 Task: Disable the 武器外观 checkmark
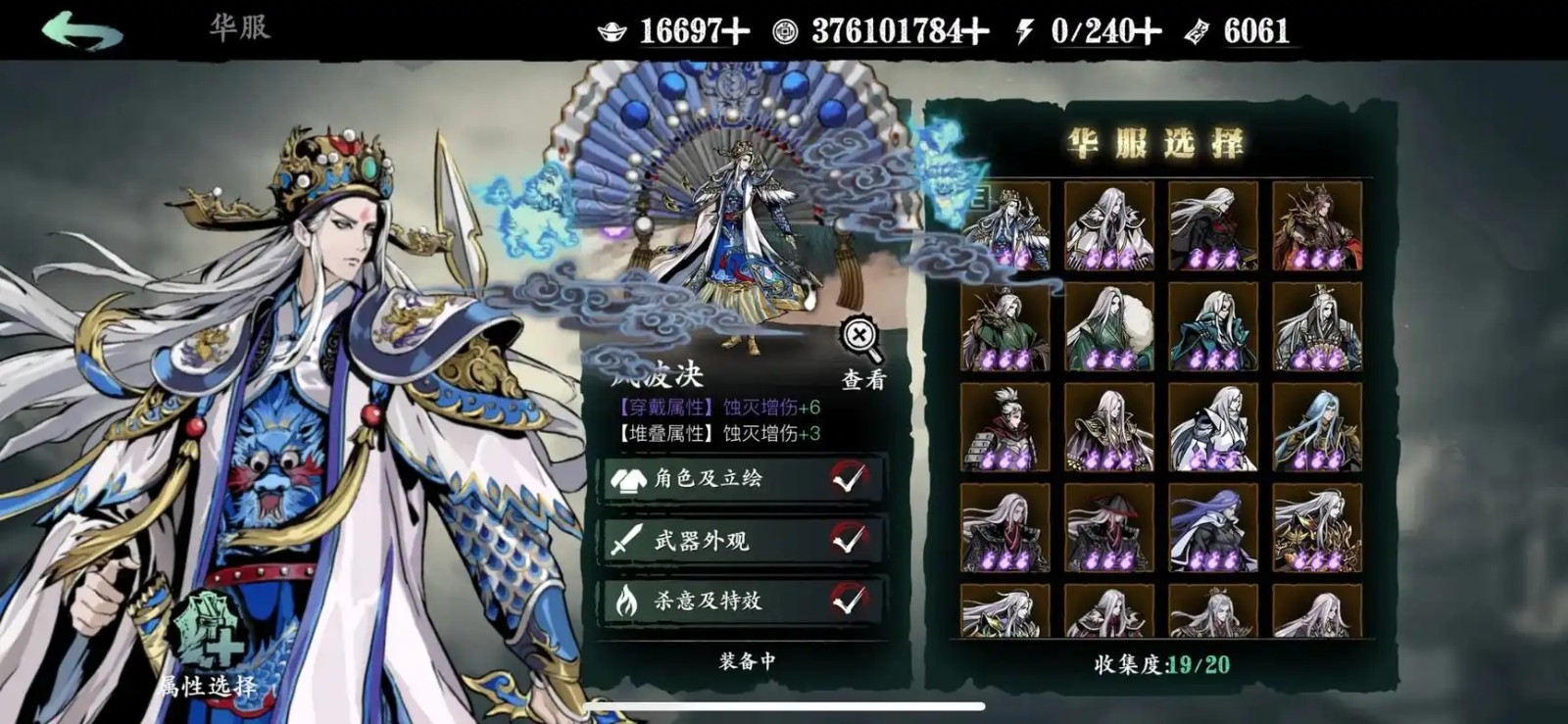[851, 540]
